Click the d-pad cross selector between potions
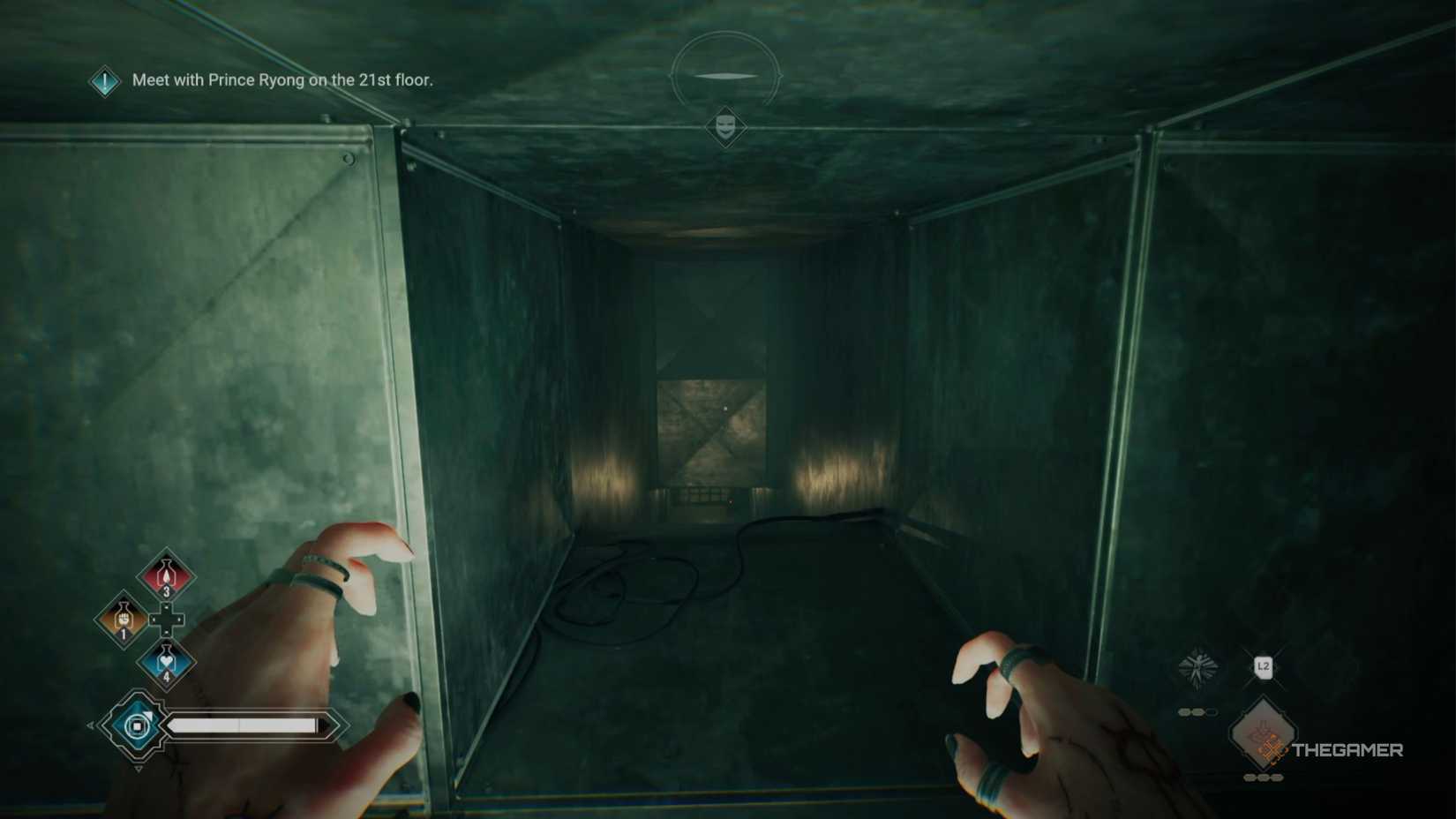 click(x=167, y=618)
